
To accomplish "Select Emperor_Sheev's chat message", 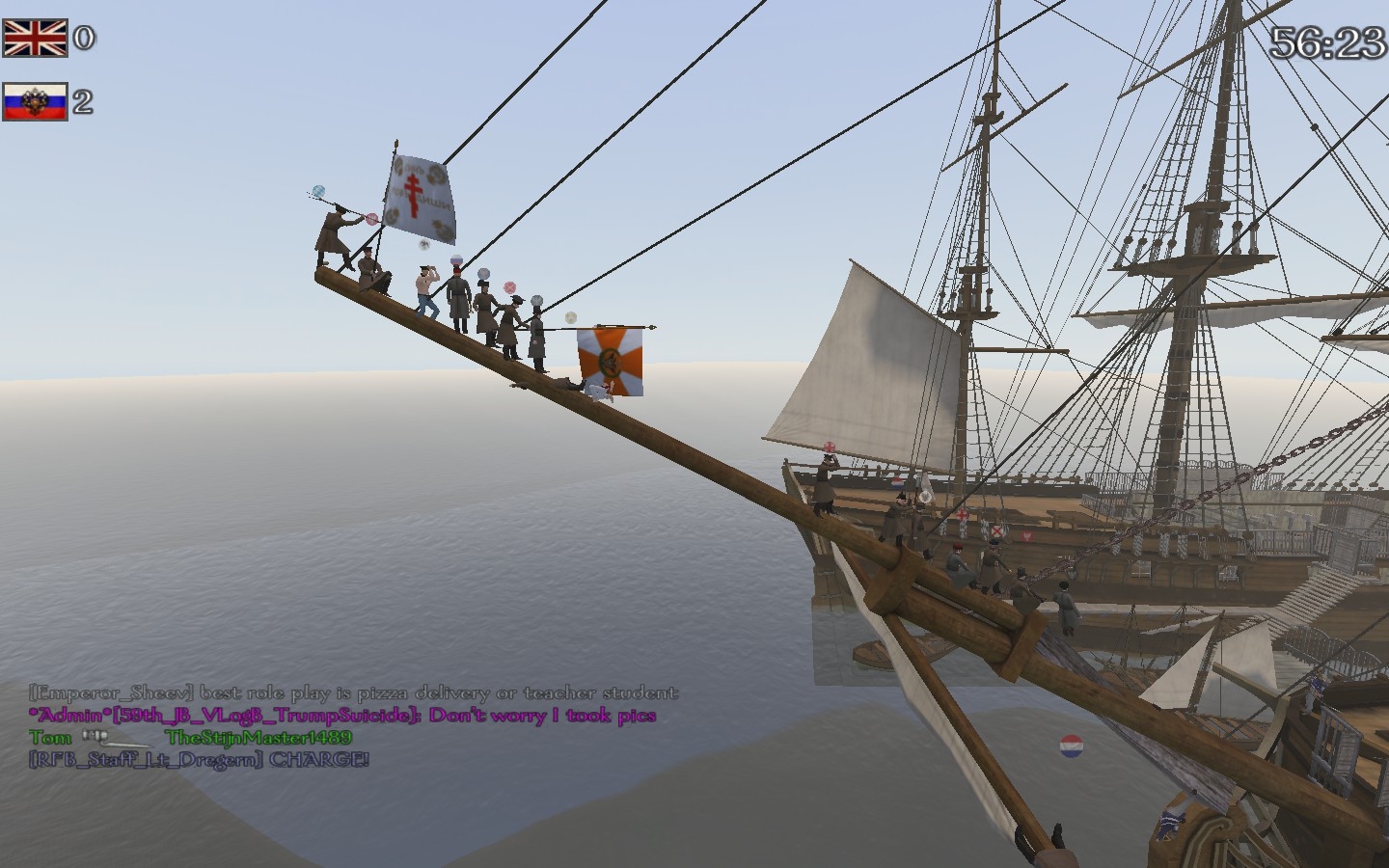I will pos(353,692).
